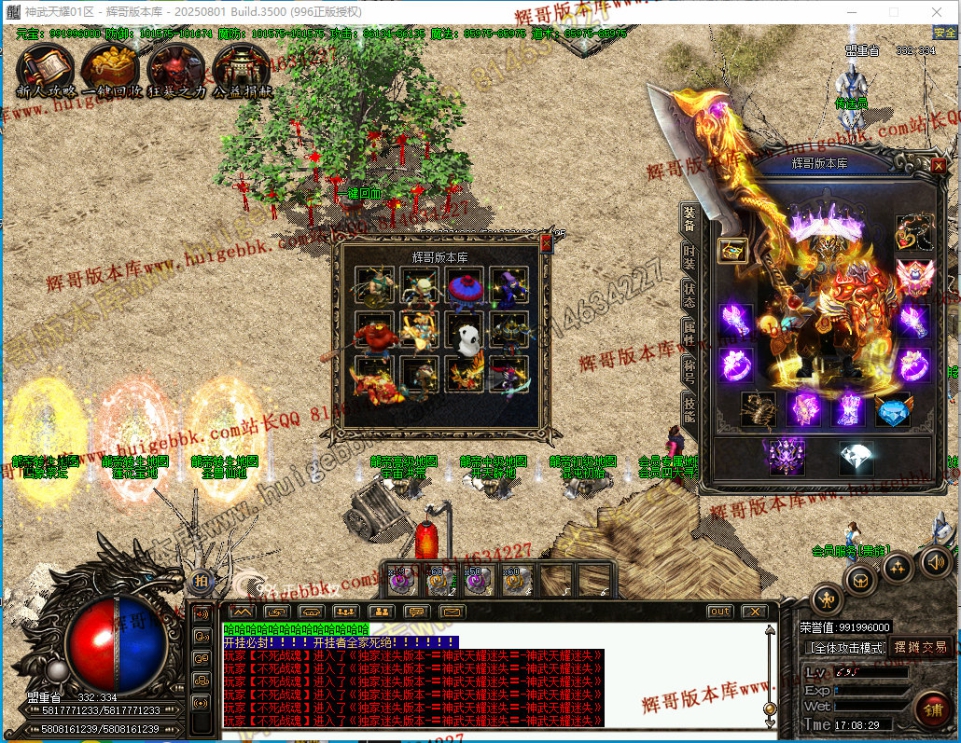Open the 狂暴之力 red demon icon
This screenshot has width=961, height=743.
(x=176, y=68)
